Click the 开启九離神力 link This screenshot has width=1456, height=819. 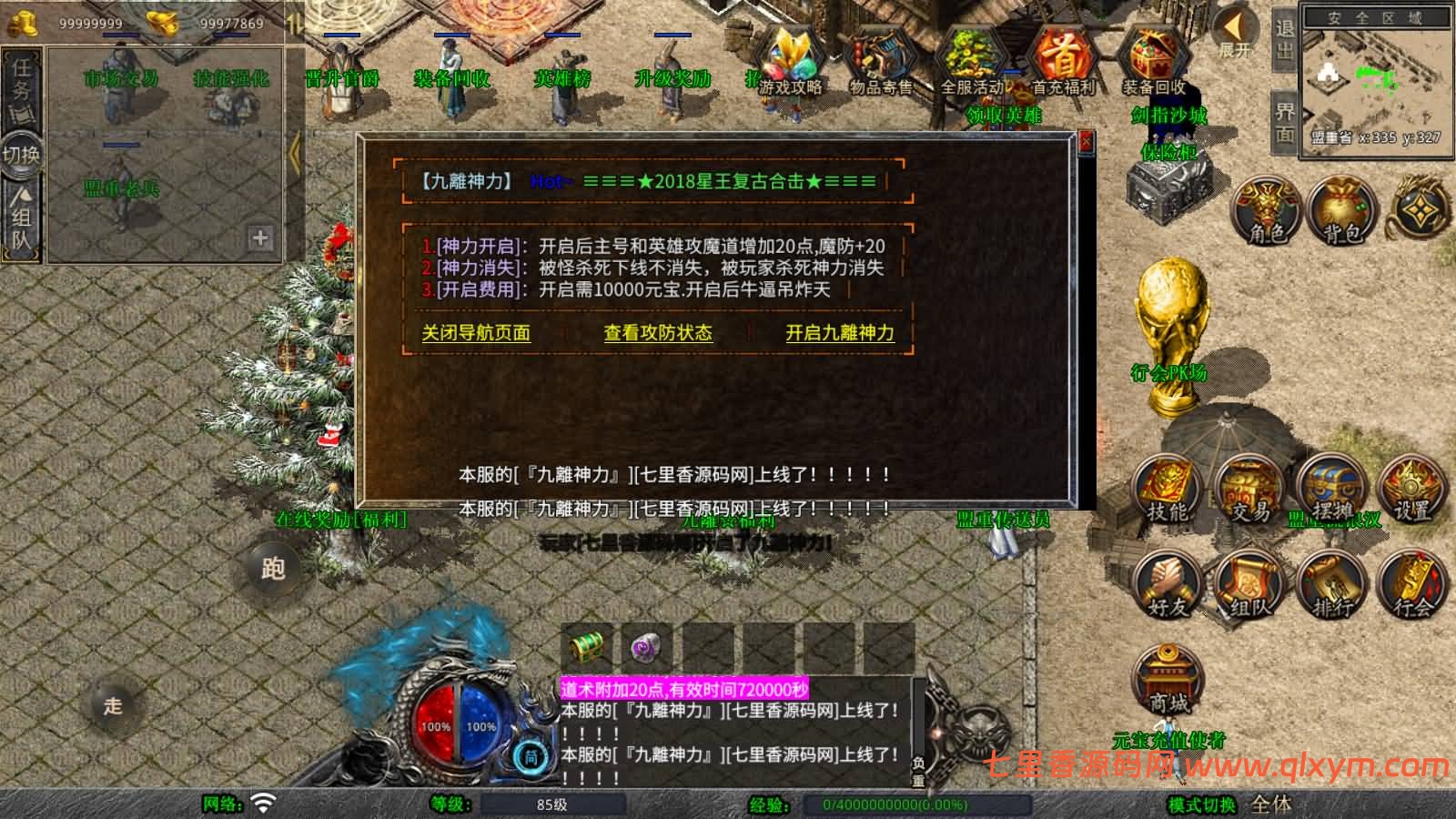tap(838, 334)
